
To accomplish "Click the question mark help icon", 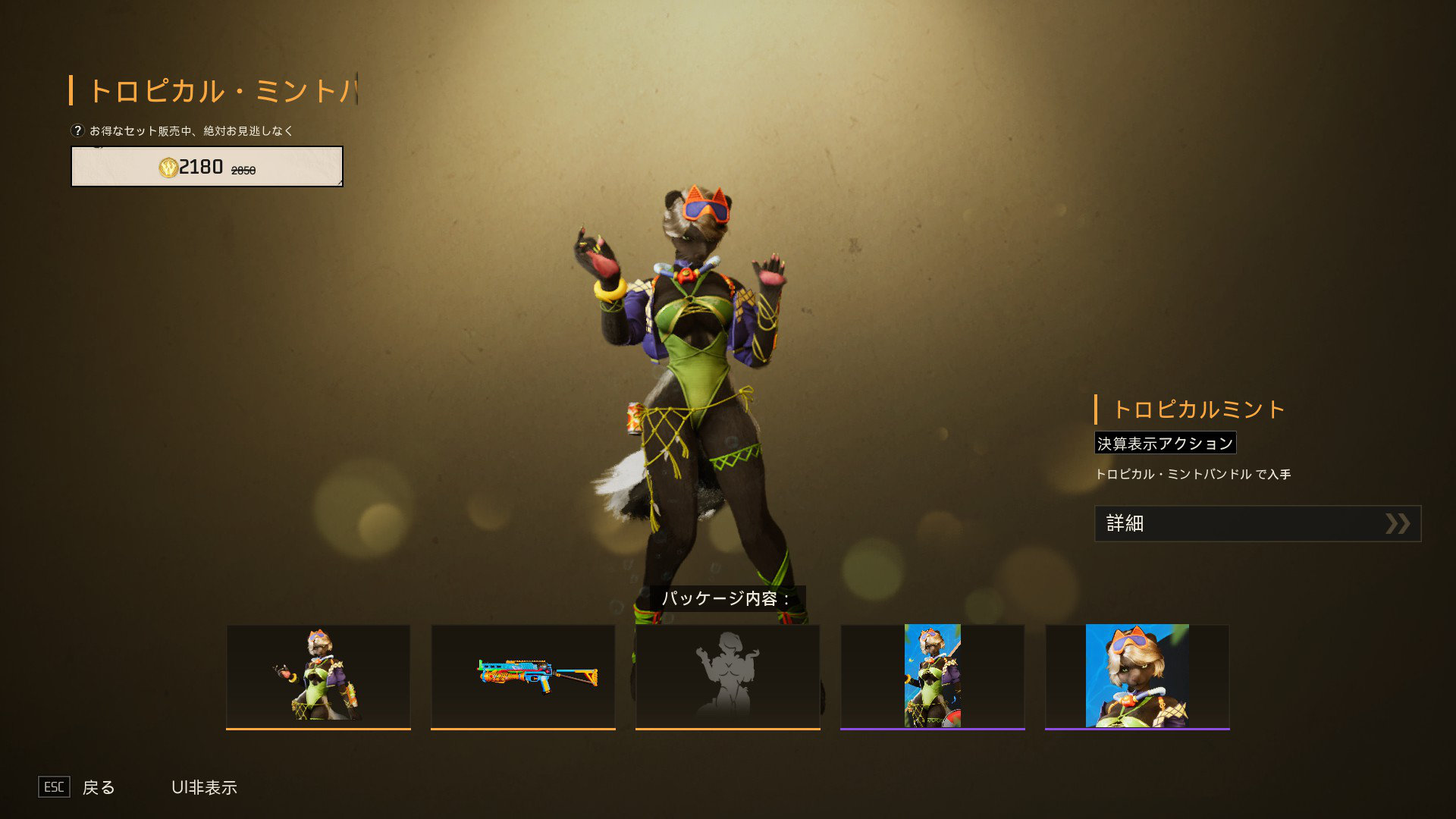I will tap(77, 130).
